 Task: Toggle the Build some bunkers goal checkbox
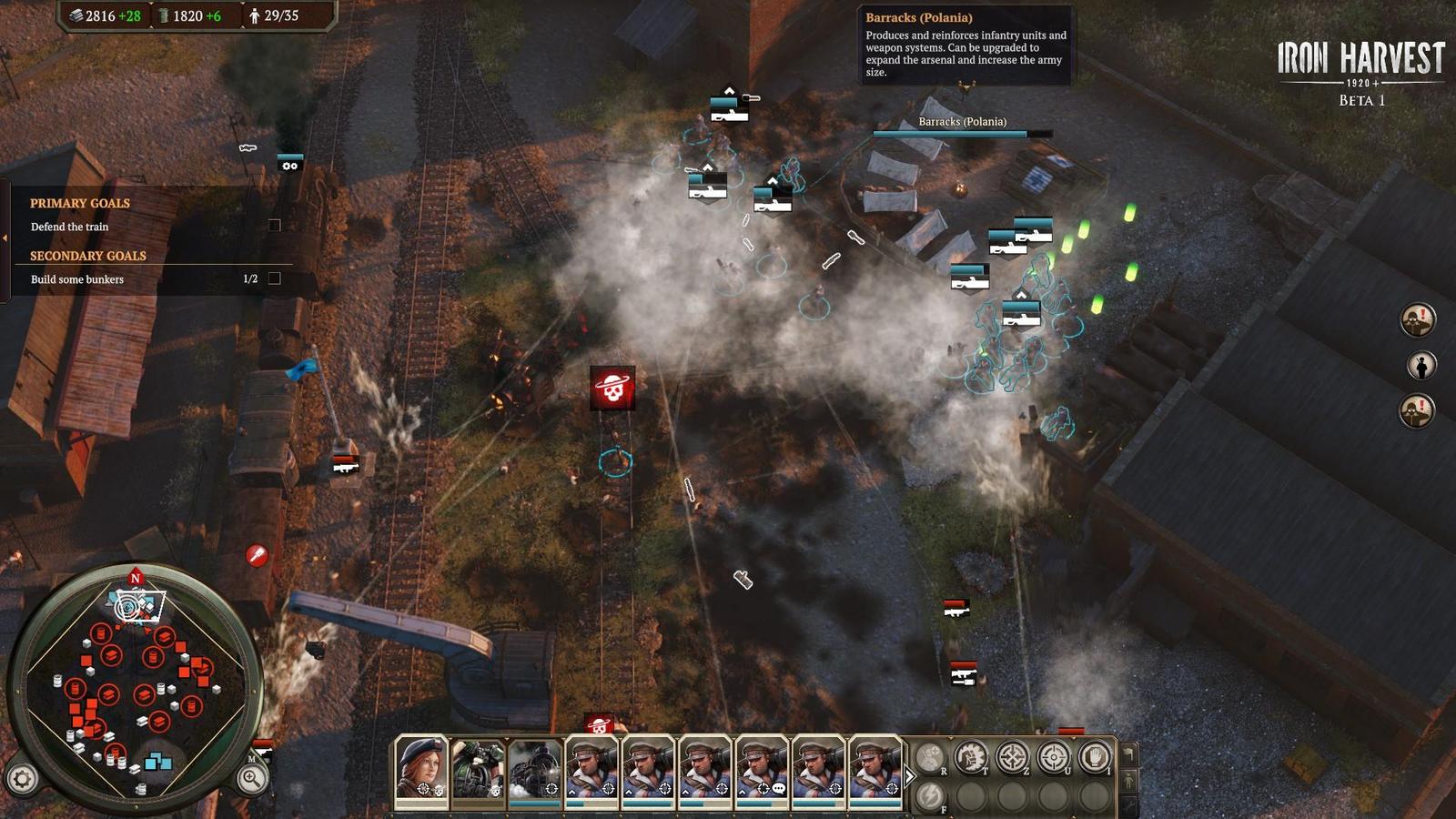click(275, 278)
